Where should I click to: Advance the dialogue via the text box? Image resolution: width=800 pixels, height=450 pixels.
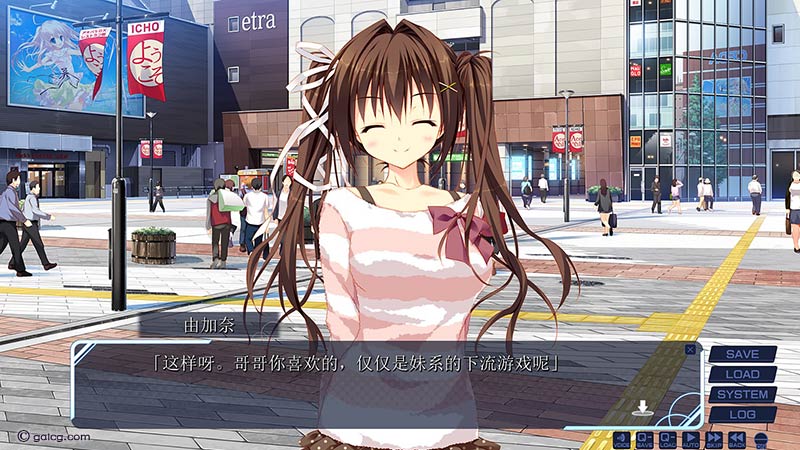pyautogui.click(x=380, y=385)
